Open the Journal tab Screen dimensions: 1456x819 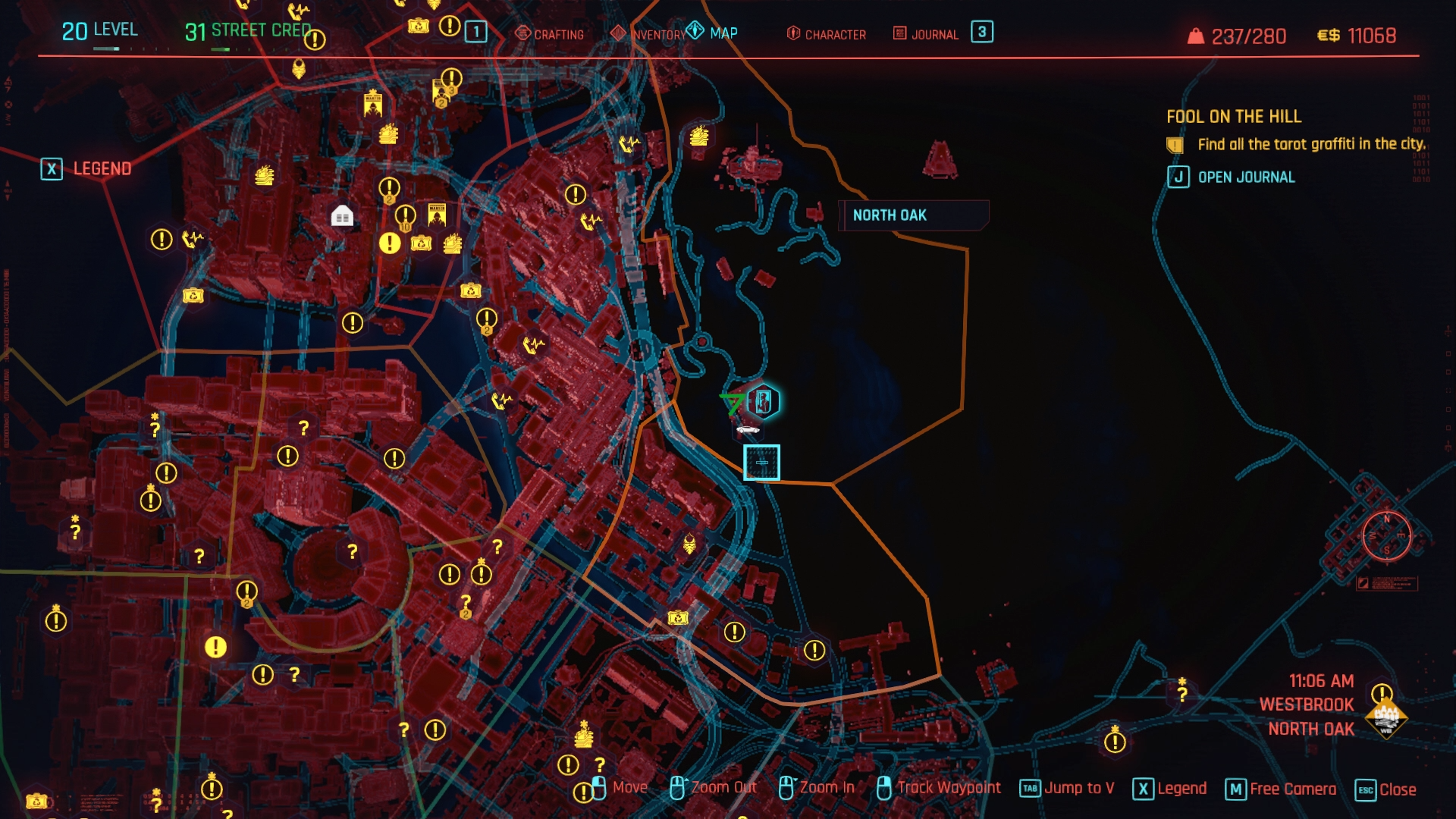pos(926,34)
